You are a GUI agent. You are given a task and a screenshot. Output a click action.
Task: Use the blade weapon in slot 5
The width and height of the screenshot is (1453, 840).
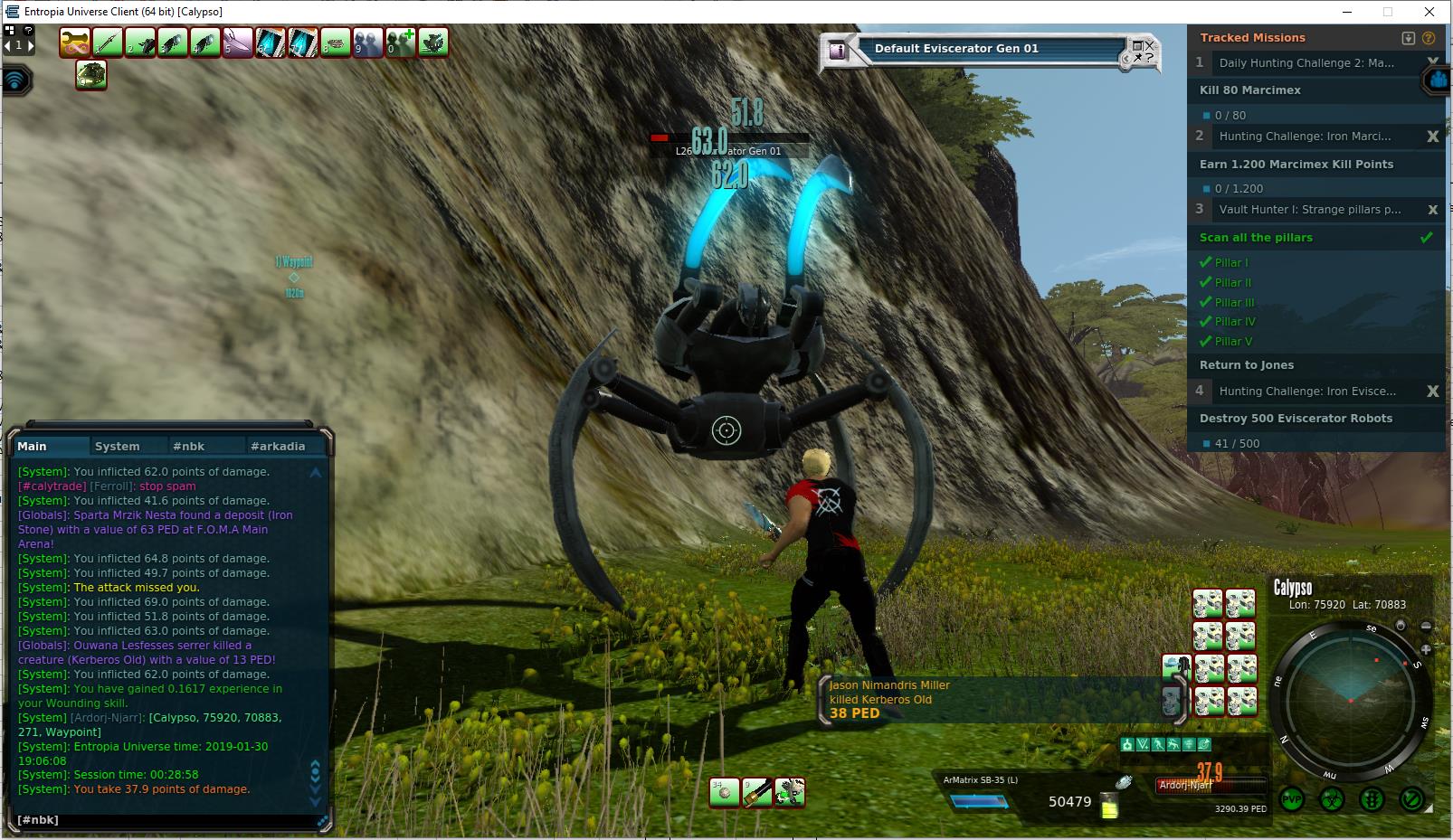238,42
